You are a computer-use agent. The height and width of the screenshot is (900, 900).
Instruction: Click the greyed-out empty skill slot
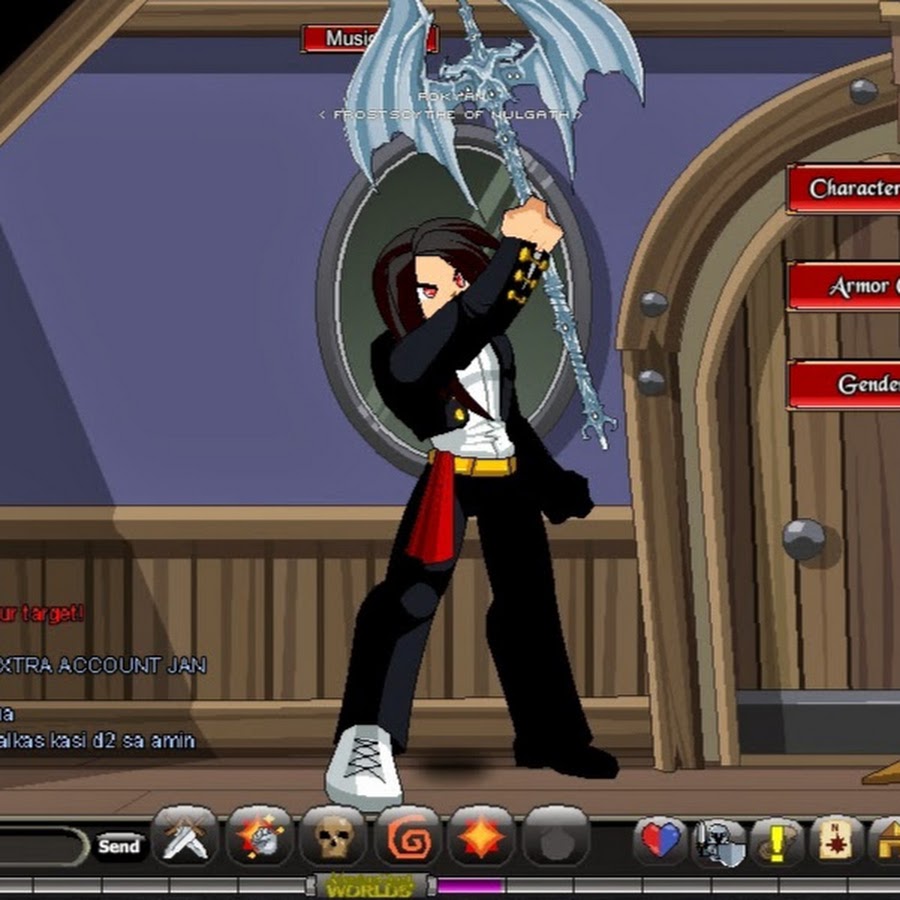tap(556, 838)
